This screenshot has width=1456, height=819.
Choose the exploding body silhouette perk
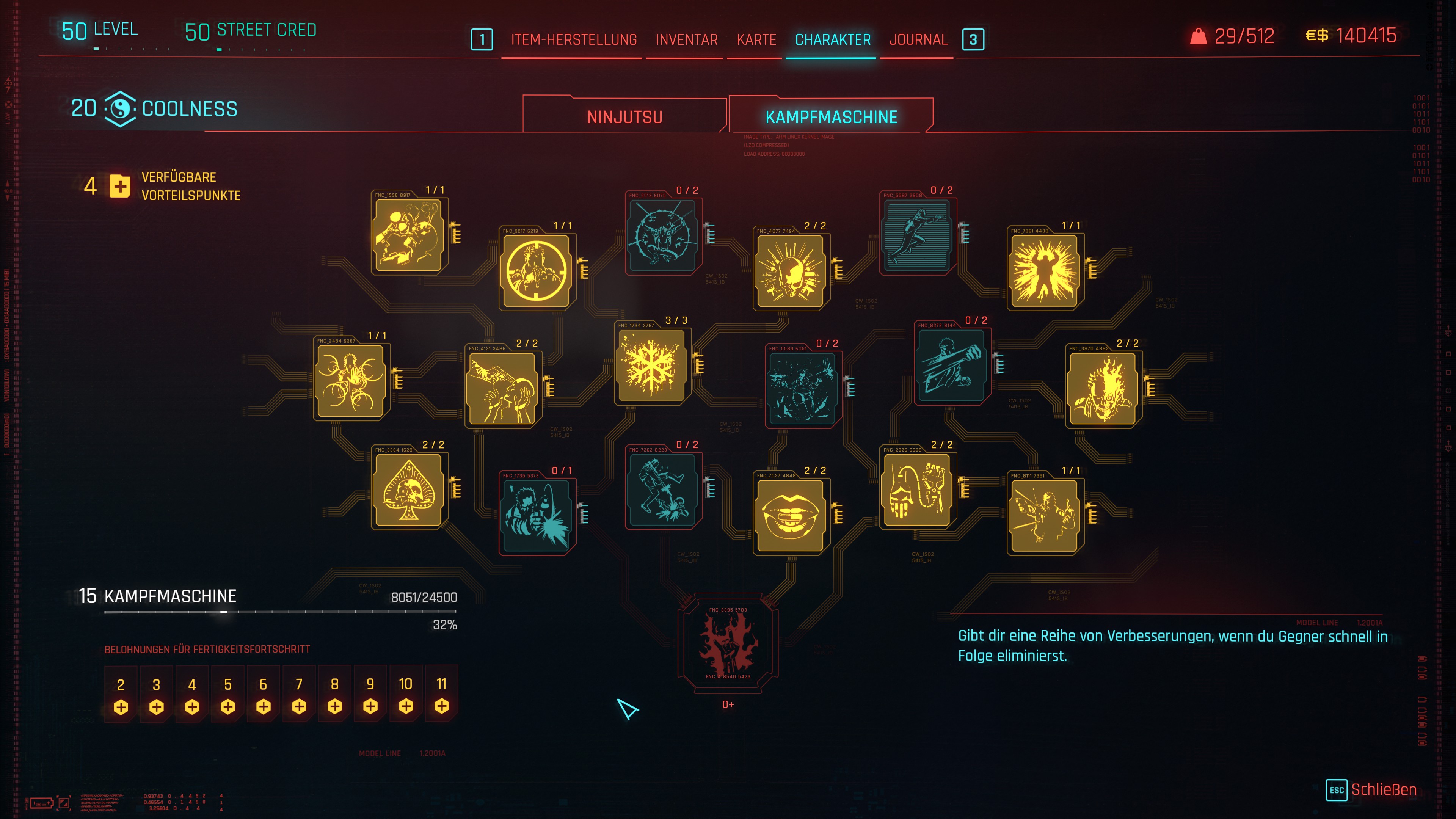pos(1045,271)
